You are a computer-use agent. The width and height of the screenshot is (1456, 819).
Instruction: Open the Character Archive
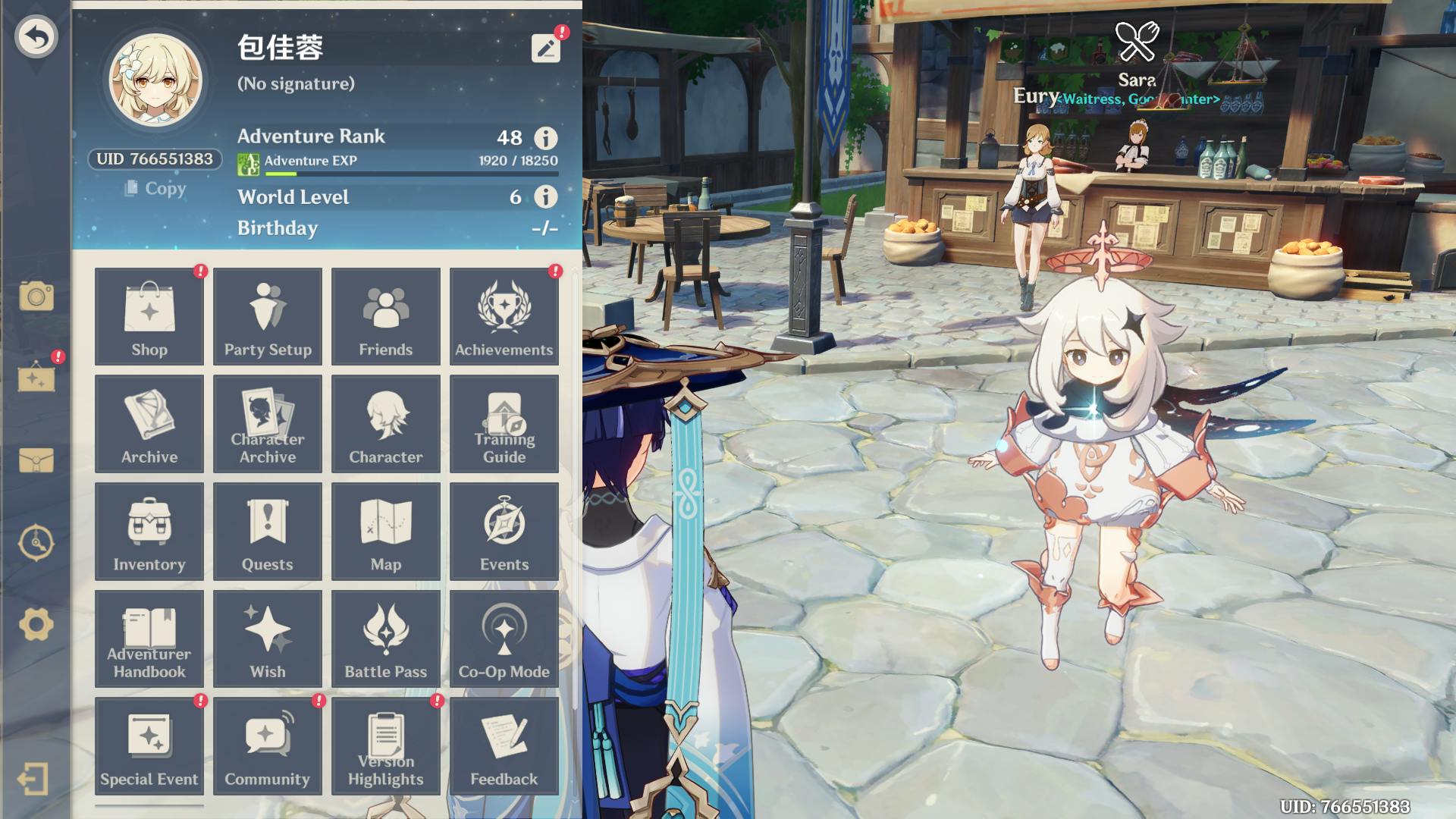pos(268,424)
